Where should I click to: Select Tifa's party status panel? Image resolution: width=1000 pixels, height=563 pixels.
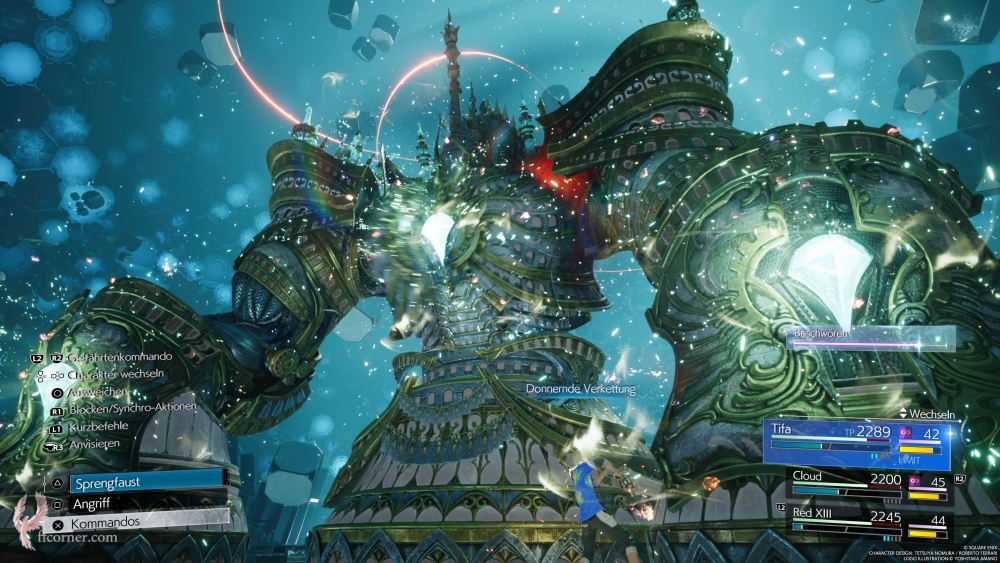click(x=860, y=444)
